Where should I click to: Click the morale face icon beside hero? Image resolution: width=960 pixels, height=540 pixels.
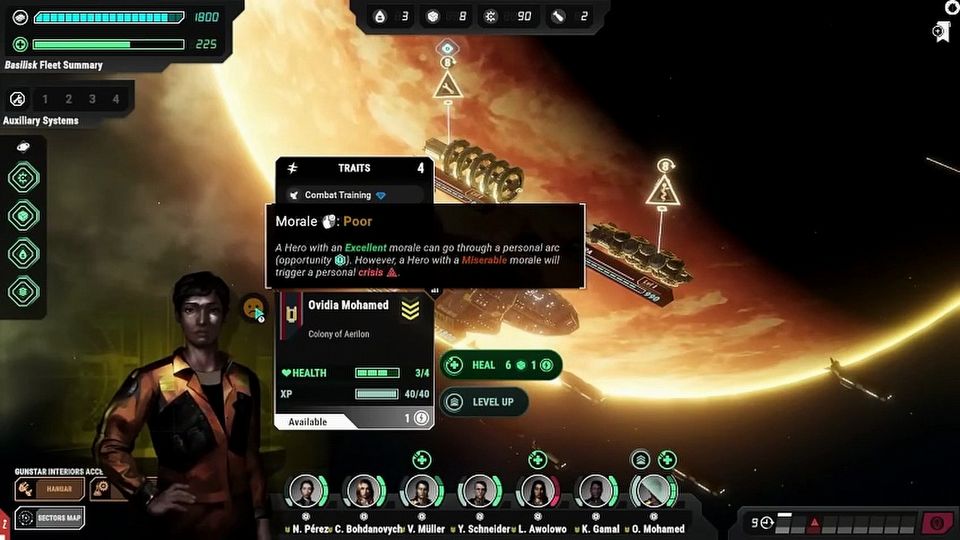254,307
